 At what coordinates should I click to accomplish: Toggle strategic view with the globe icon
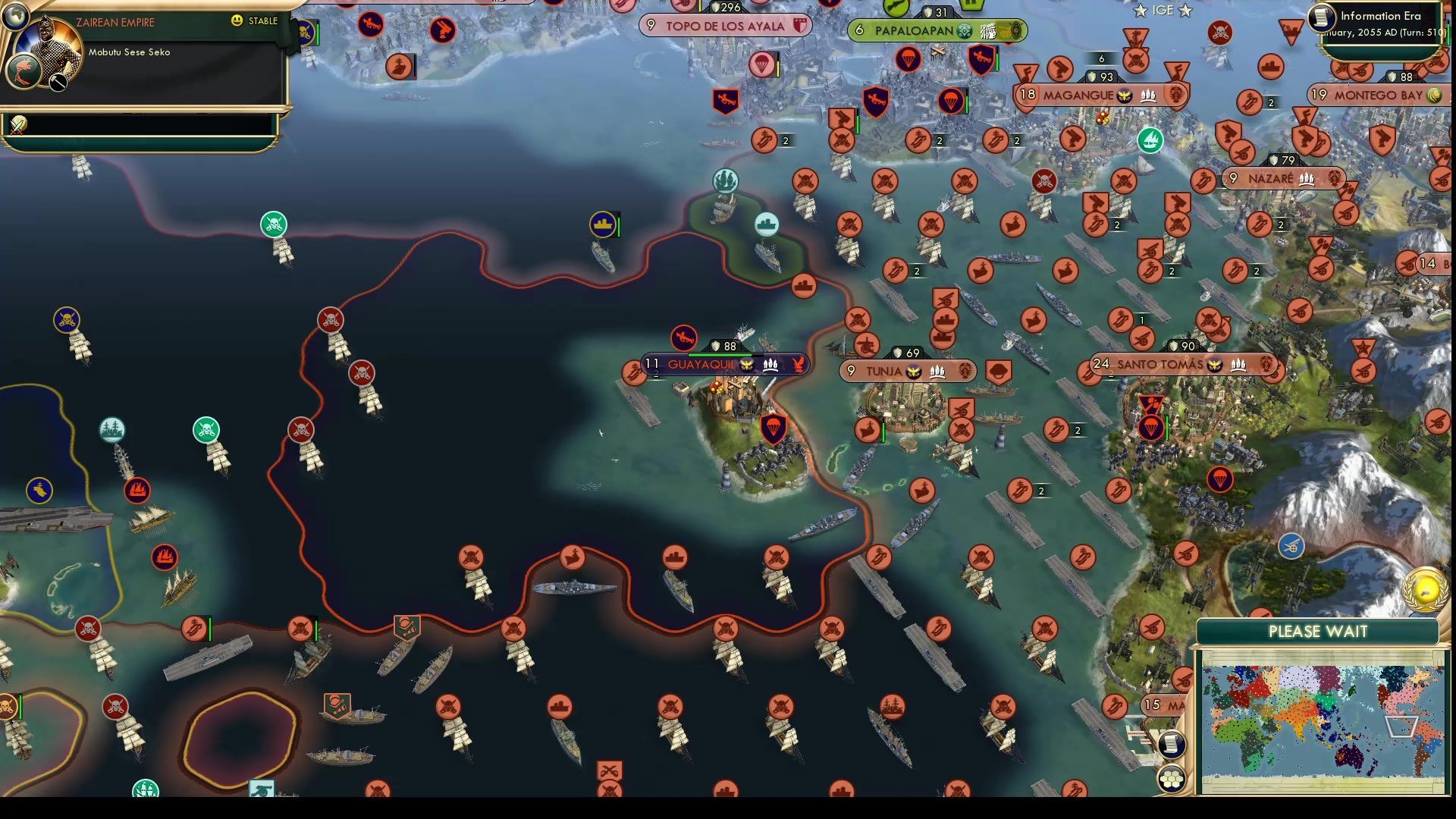click(15, 16)
